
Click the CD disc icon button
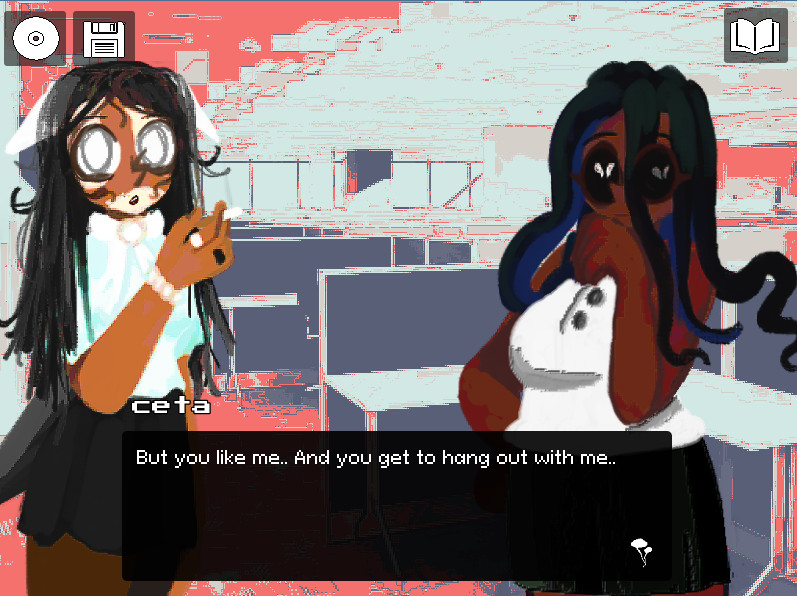coord(36,39)
